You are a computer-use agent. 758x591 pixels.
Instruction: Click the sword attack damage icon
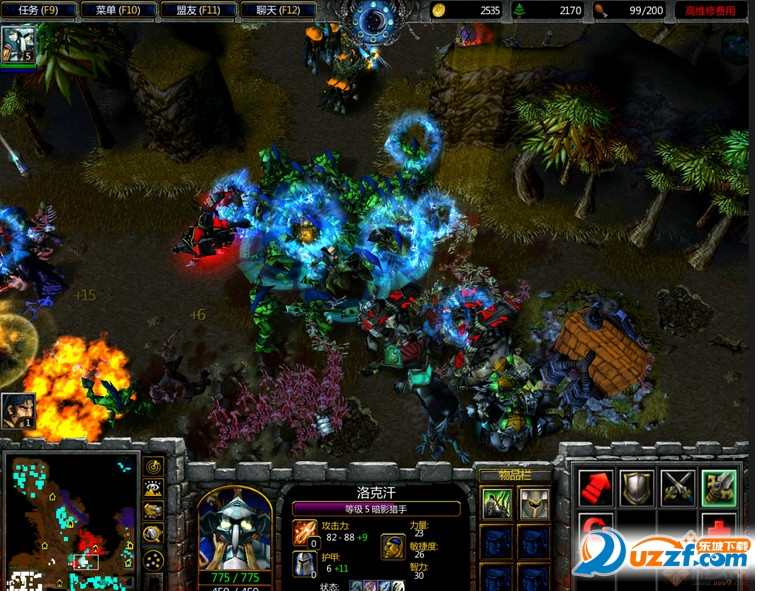click(305, 531)
